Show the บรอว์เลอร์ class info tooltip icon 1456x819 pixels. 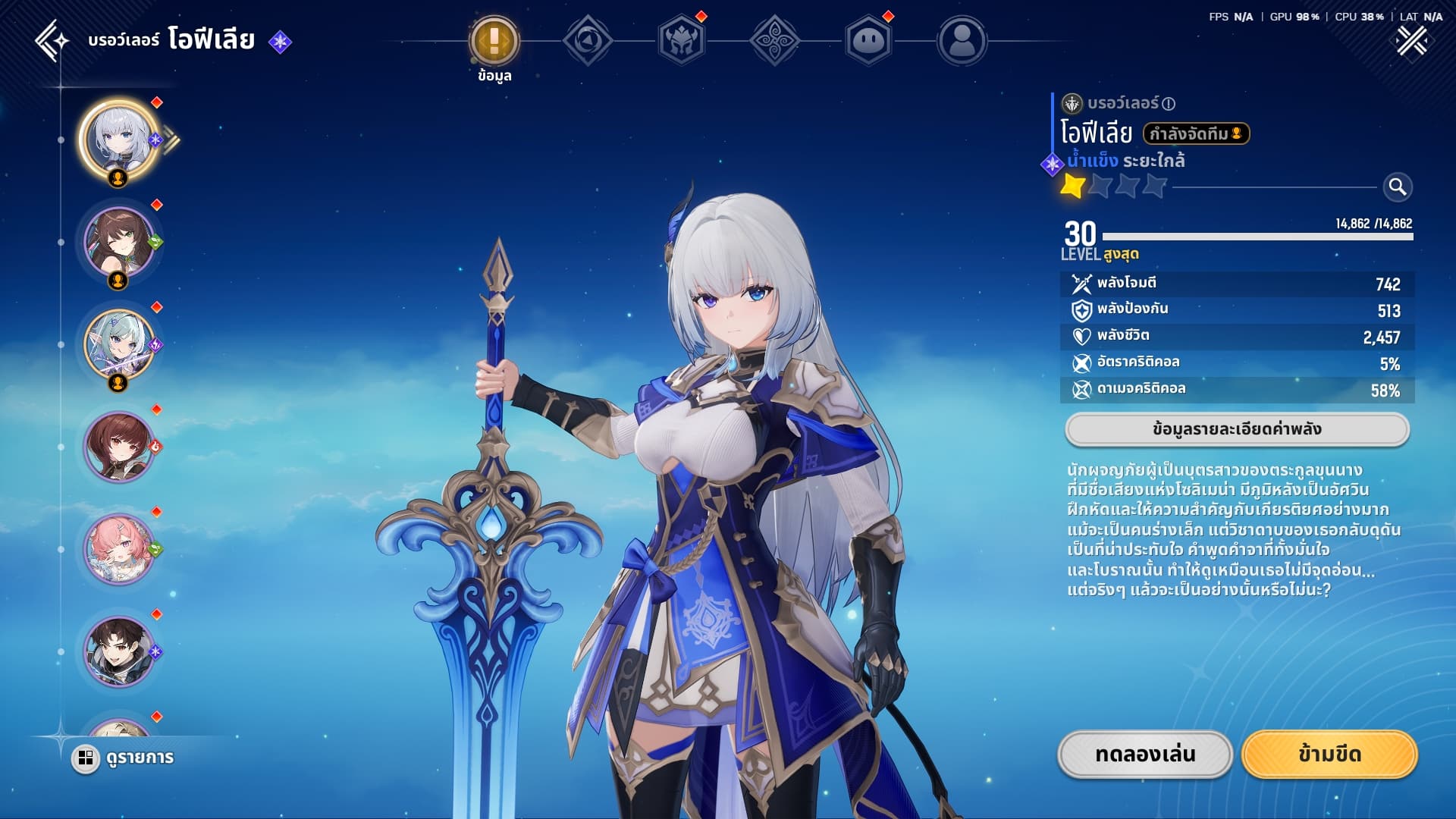tap(1169, 104)
